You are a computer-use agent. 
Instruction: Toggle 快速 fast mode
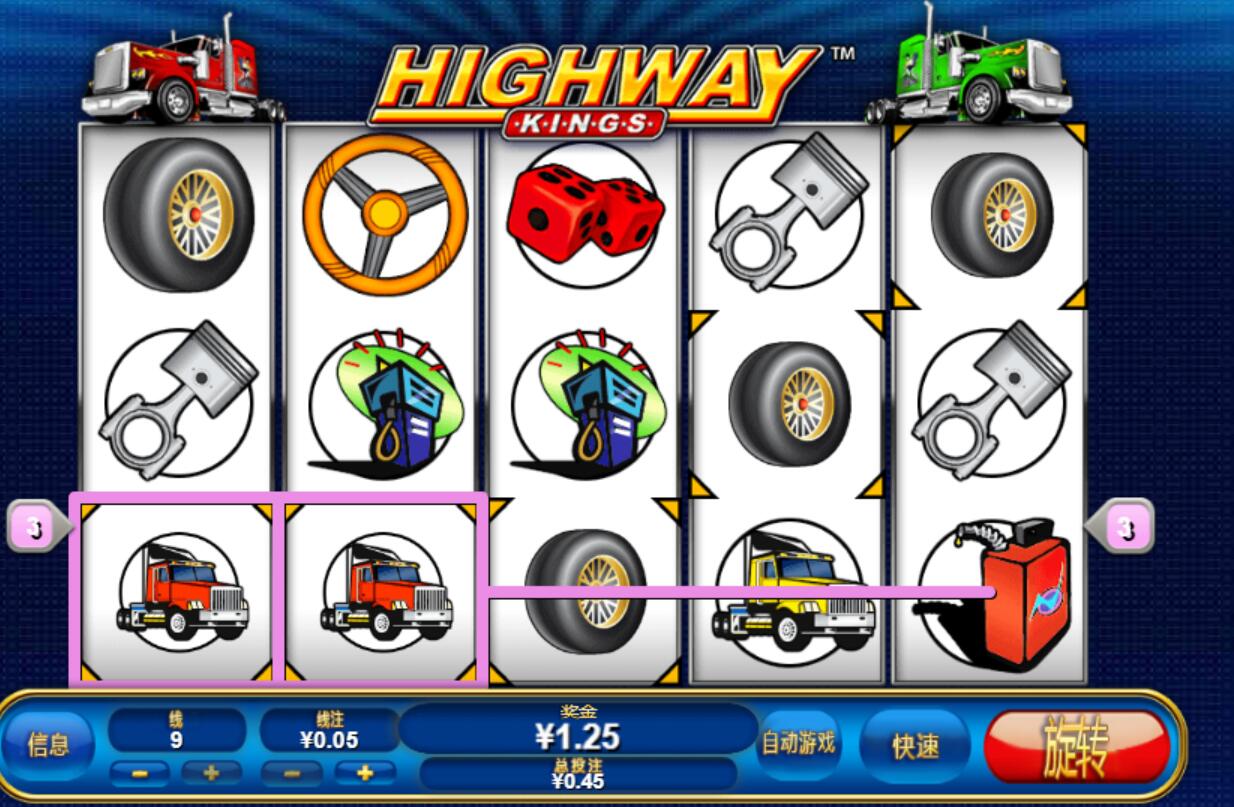tap(914, 746)
